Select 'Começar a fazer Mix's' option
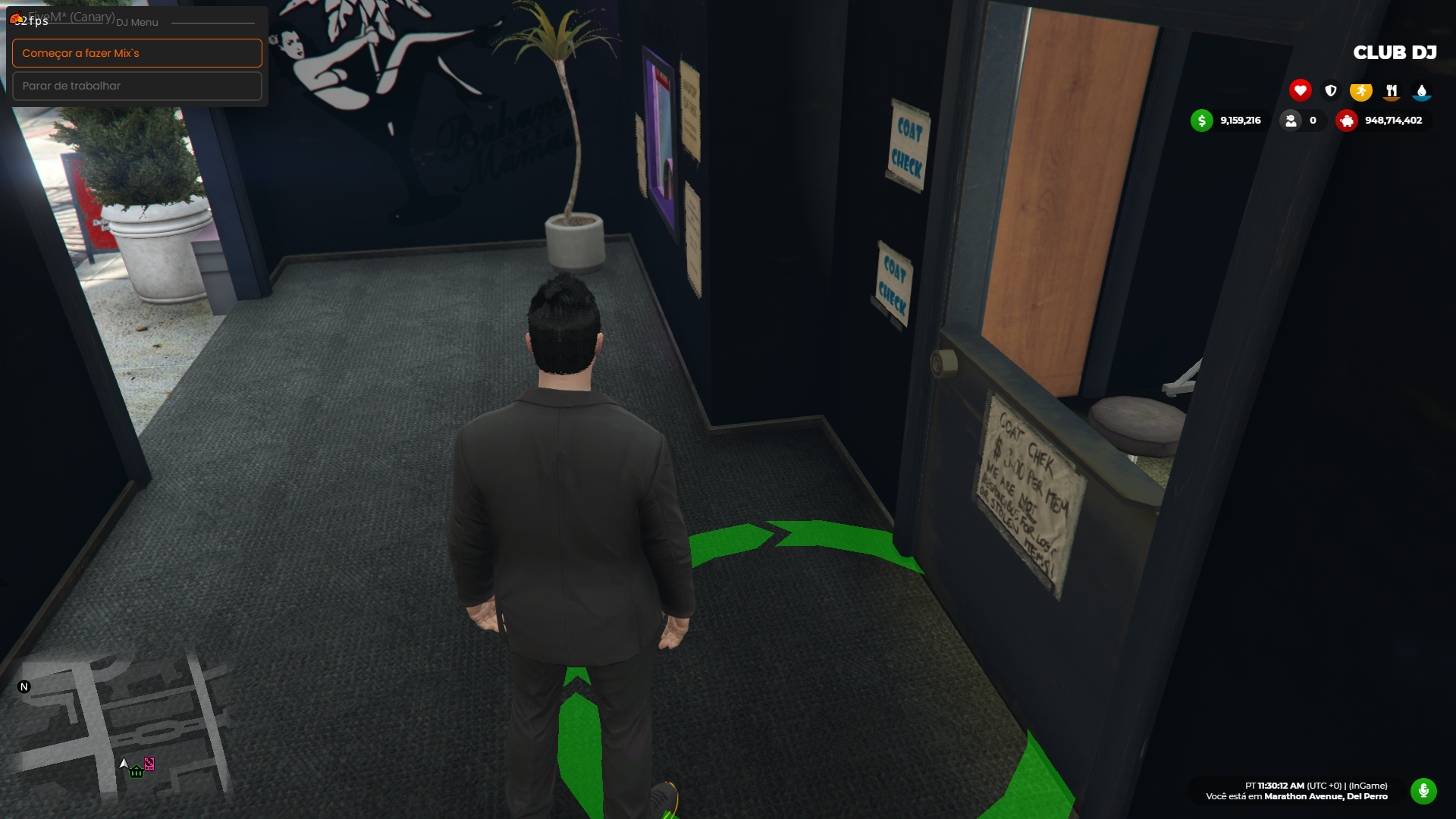Image resolution: width=1456 pixels, height=819 pixels. [x=136, y=53]
